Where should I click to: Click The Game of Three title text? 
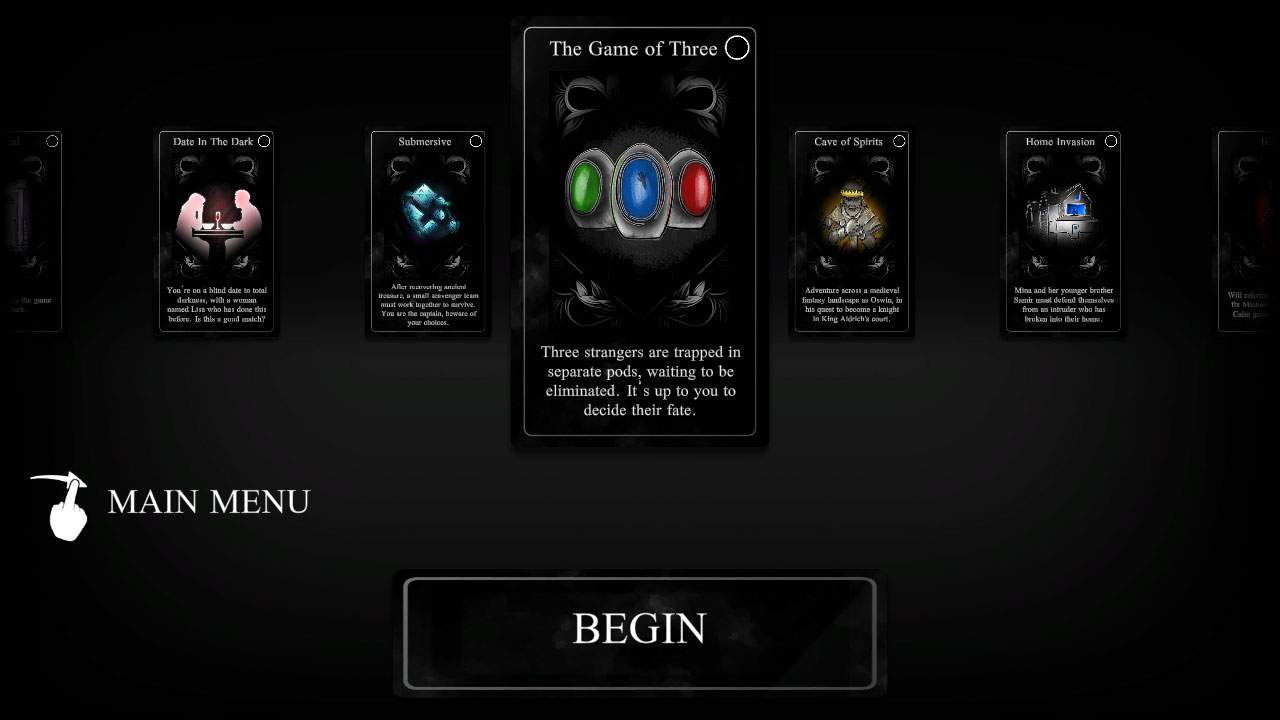[x=632, y=48]
